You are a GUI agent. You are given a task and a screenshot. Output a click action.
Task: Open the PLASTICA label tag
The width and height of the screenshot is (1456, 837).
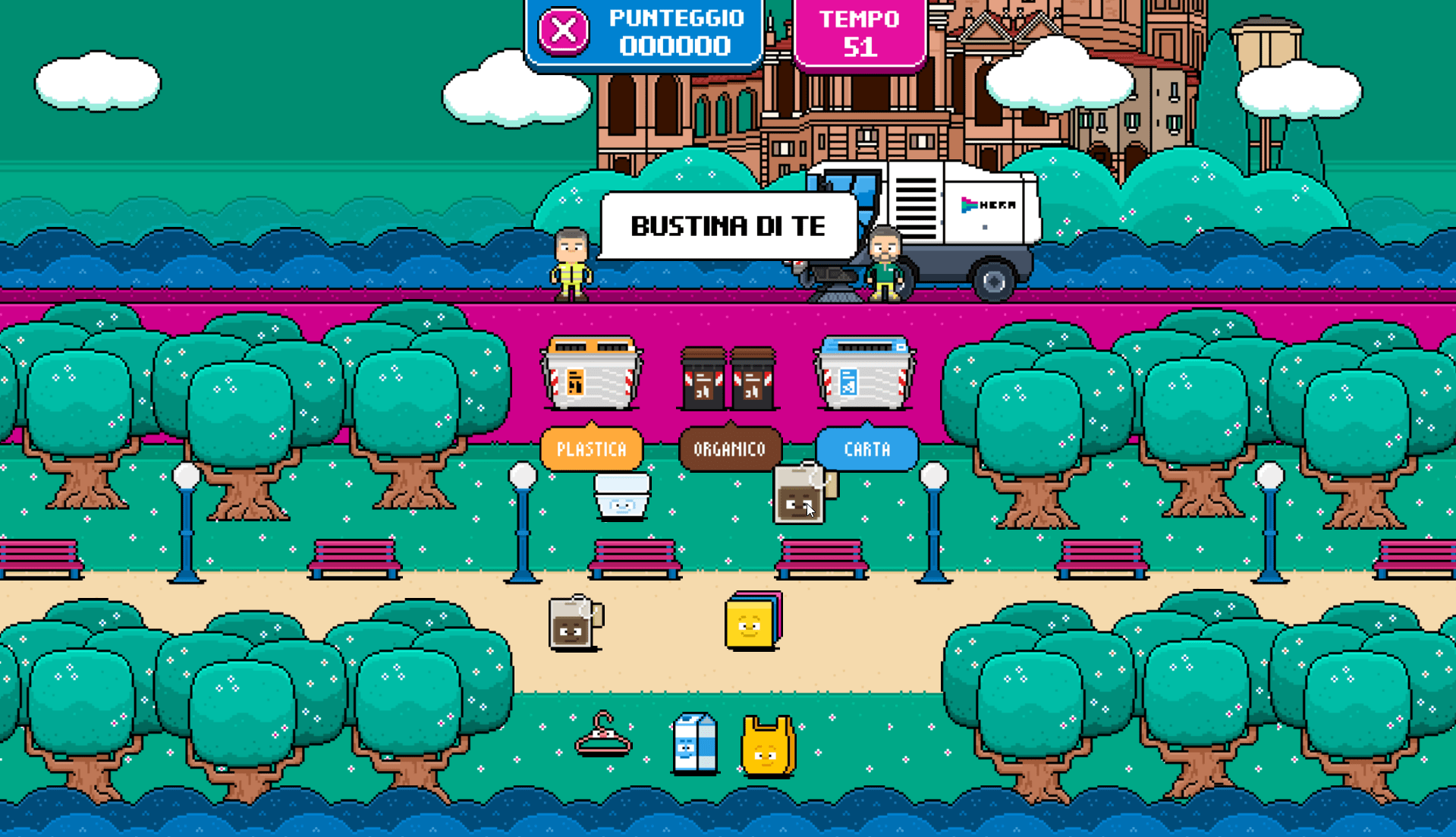(591, 448)
